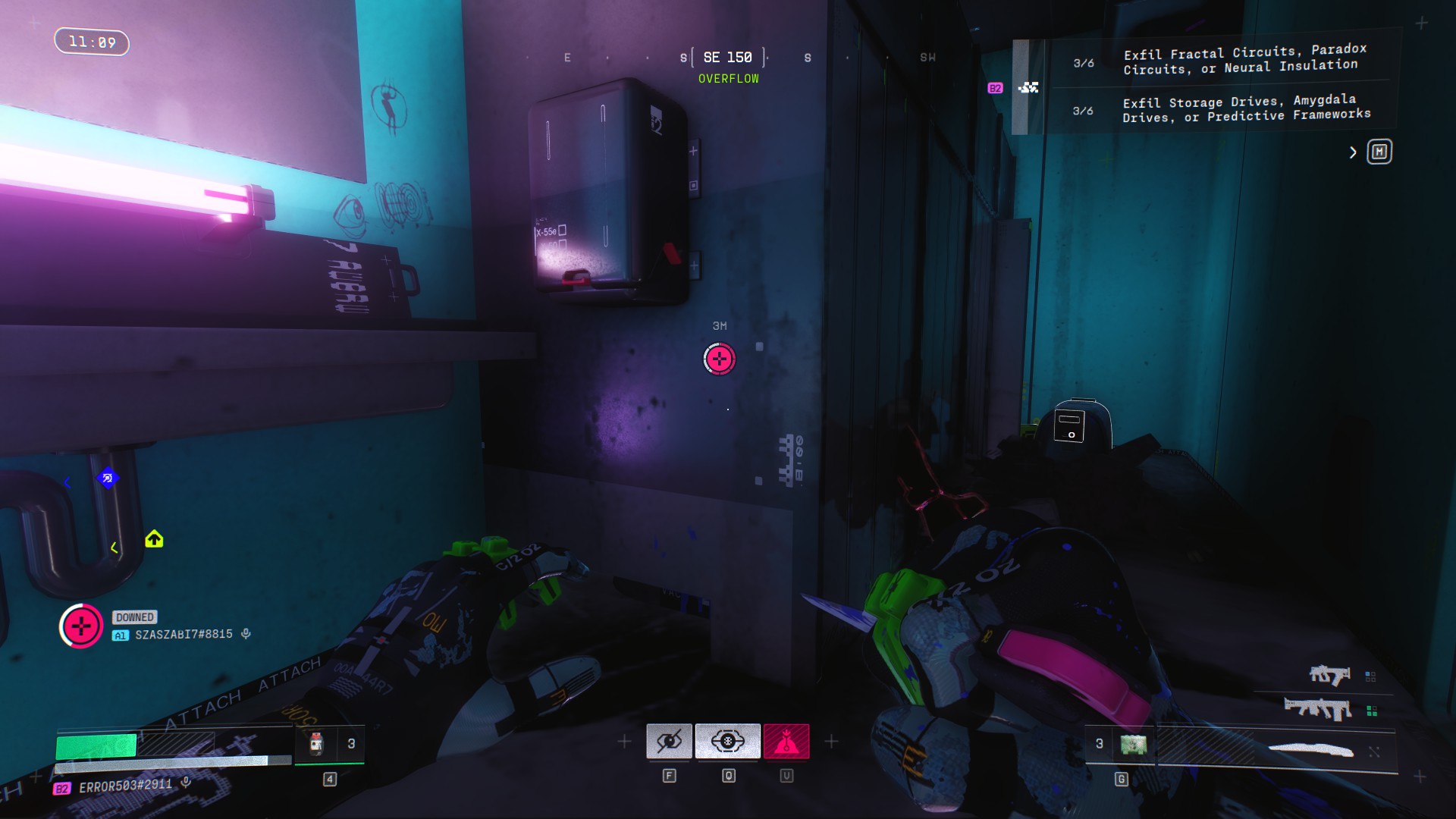Viewport: 1456px width, 819px height.
Task: Expand the objectives panel arrow
Action: [x=1353, y=152]
